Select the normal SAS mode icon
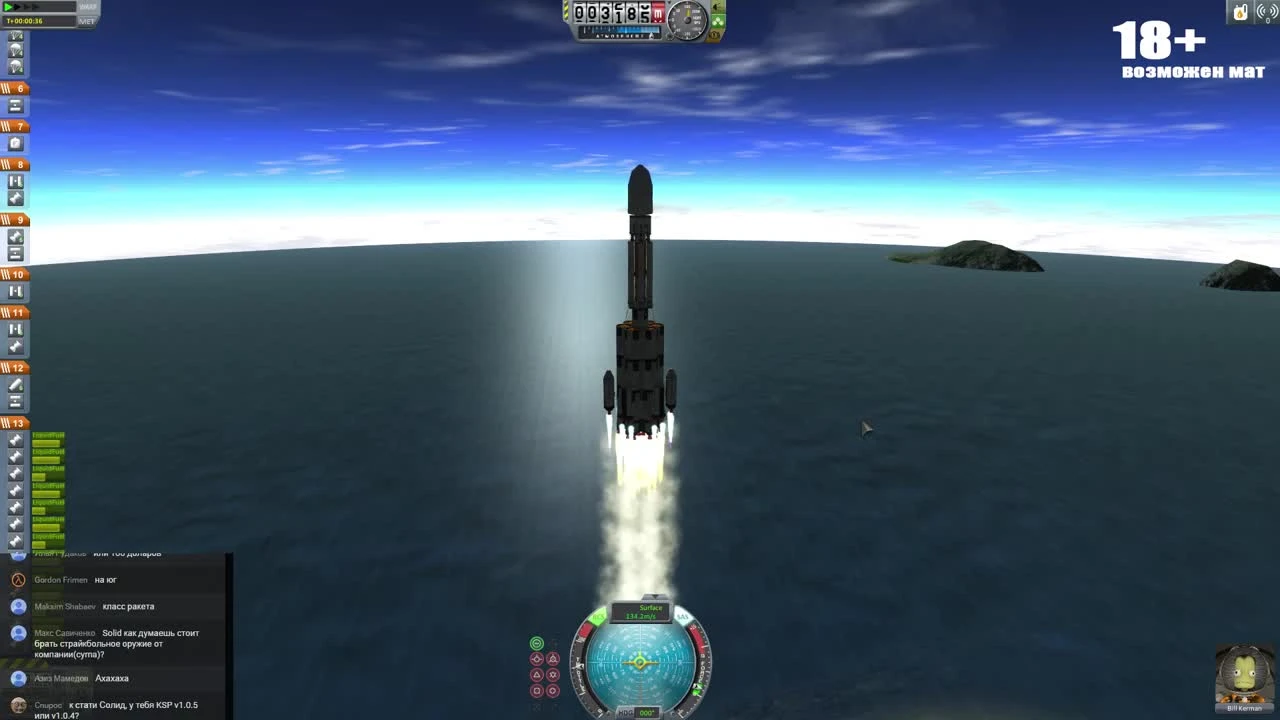This screenshot has width=1280, height=720. click(536, 674)
